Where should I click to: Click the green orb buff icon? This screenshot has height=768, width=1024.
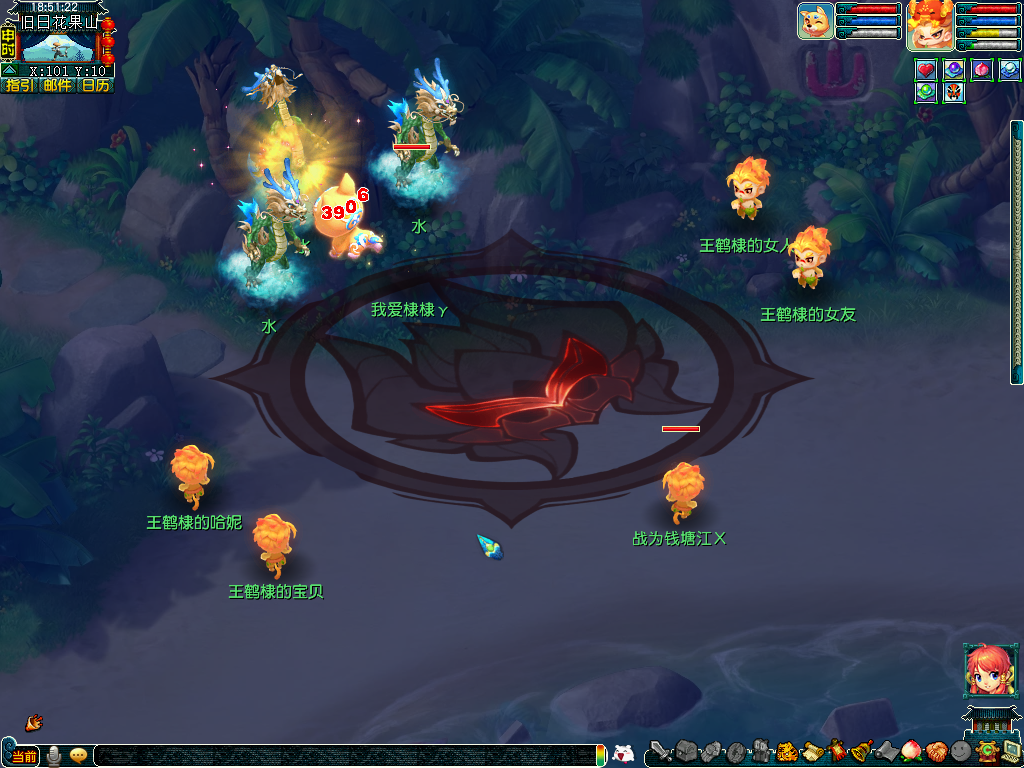point(926,93)
